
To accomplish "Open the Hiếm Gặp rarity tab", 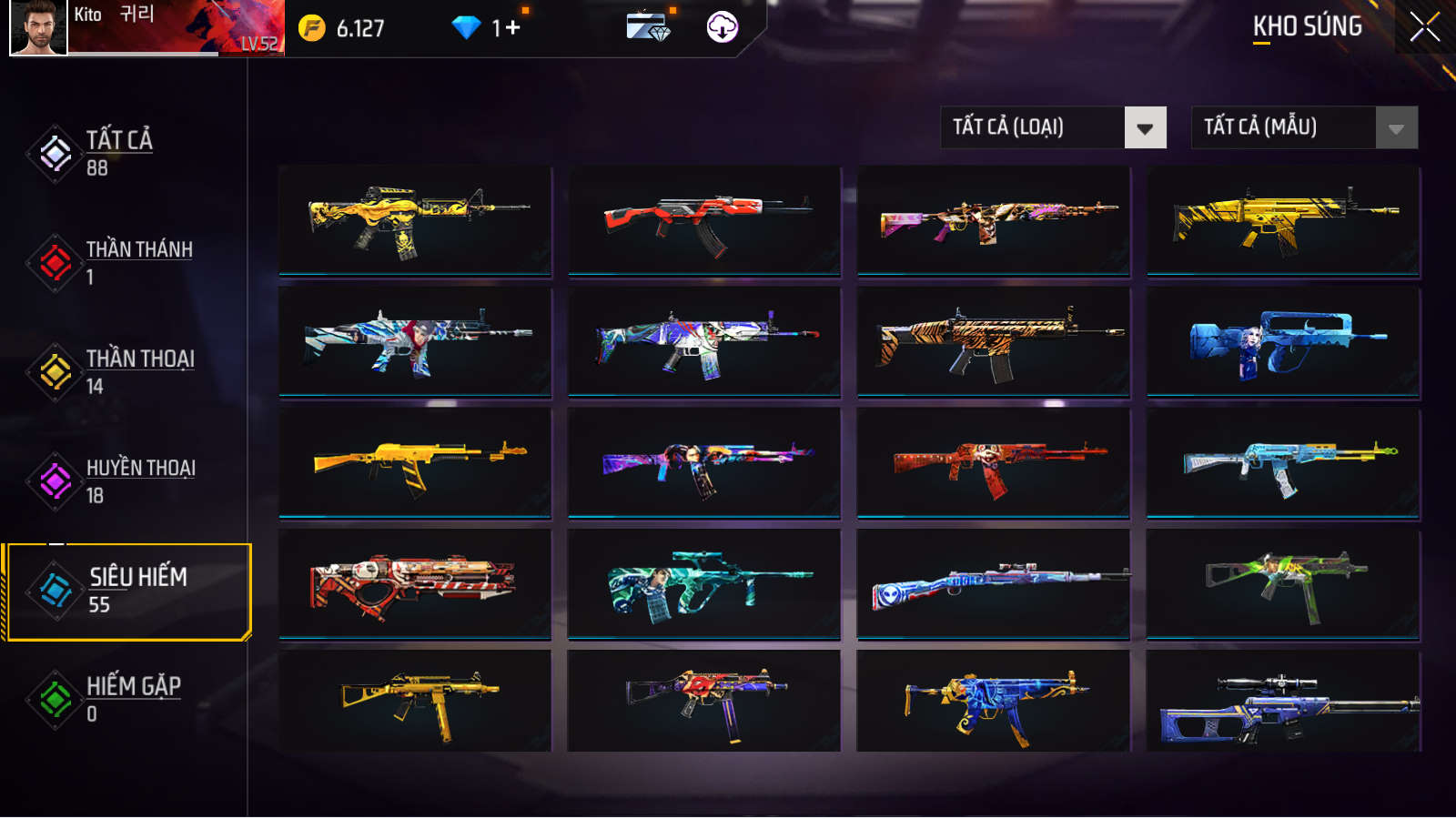I will click(132, 699).
